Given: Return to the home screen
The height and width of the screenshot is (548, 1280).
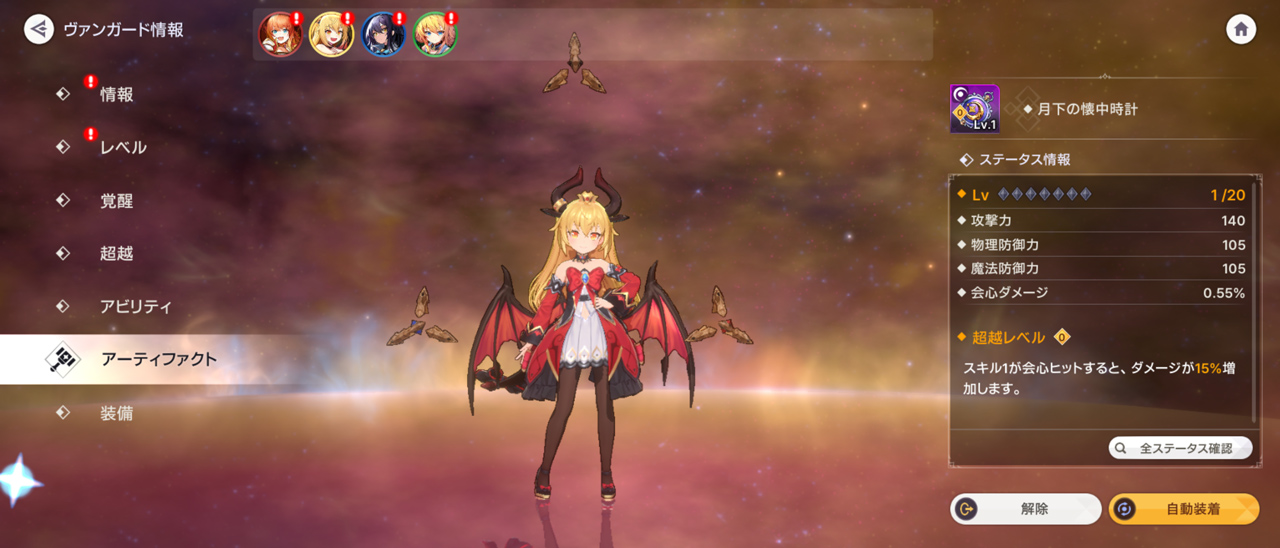Looking at the screenshot, I should tap(1241, 29).
